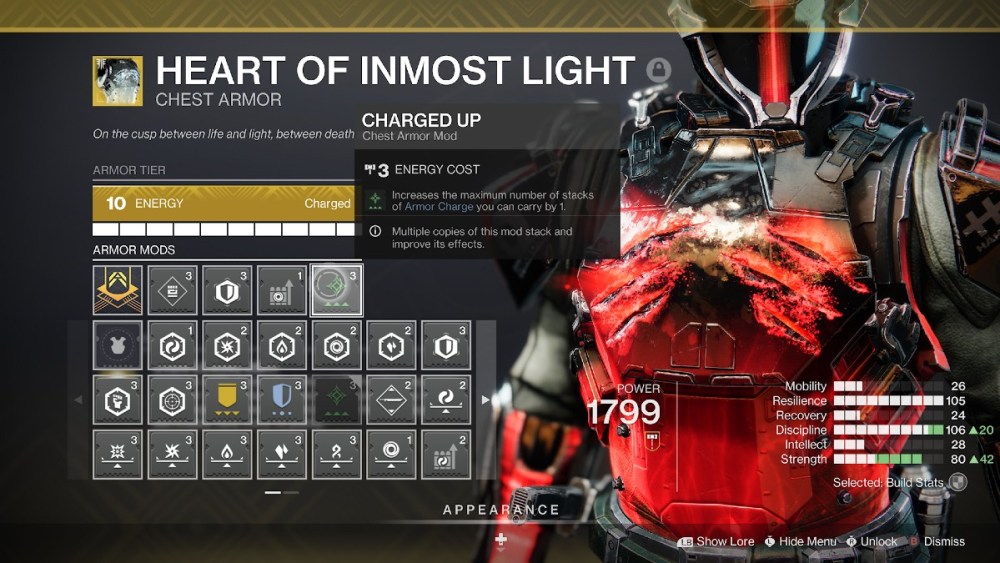Select the highlighted Charged Up equipped socket
1000x563 pixels.
coord(336,290)
